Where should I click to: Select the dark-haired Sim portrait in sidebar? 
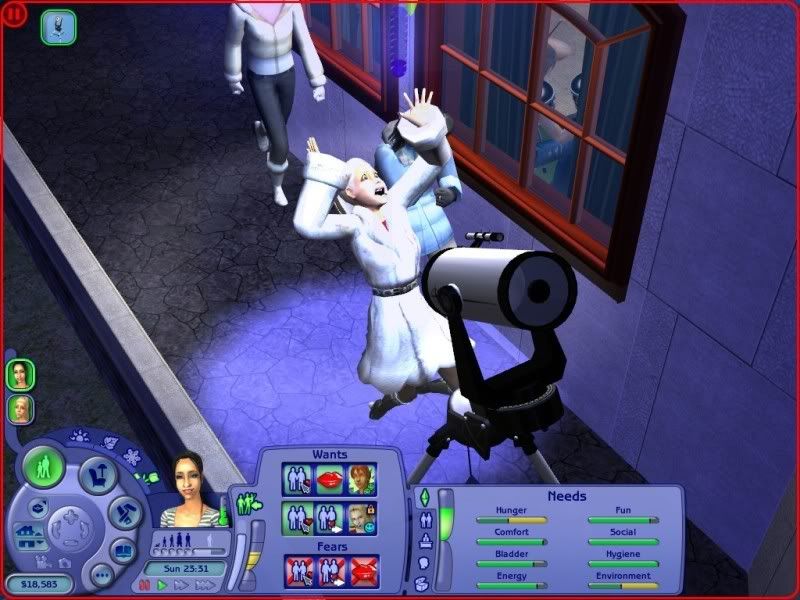pos(20,374)
